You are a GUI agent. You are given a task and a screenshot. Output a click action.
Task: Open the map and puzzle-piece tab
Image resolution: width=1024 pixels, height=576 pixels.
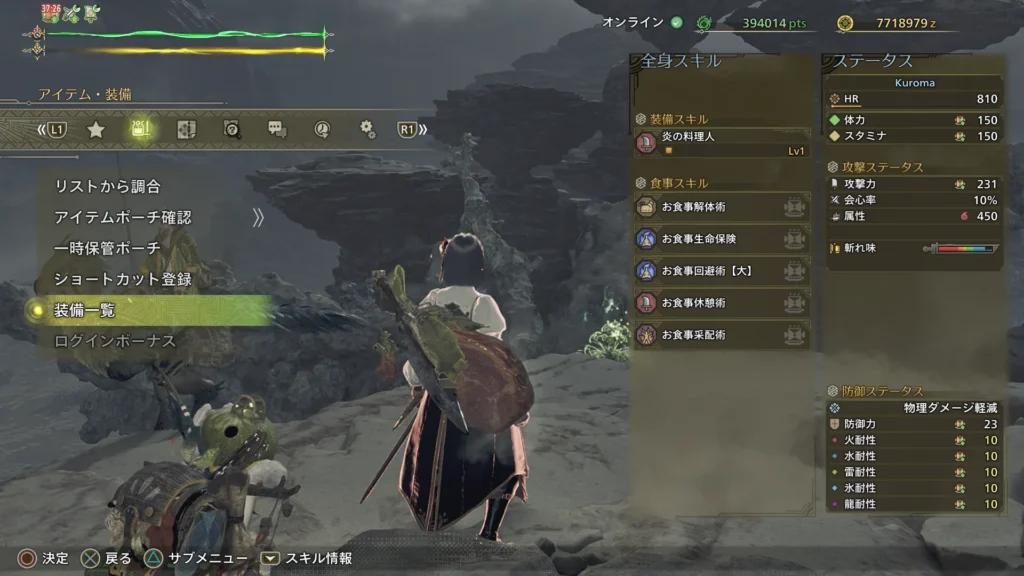click(x=187, y=129)
